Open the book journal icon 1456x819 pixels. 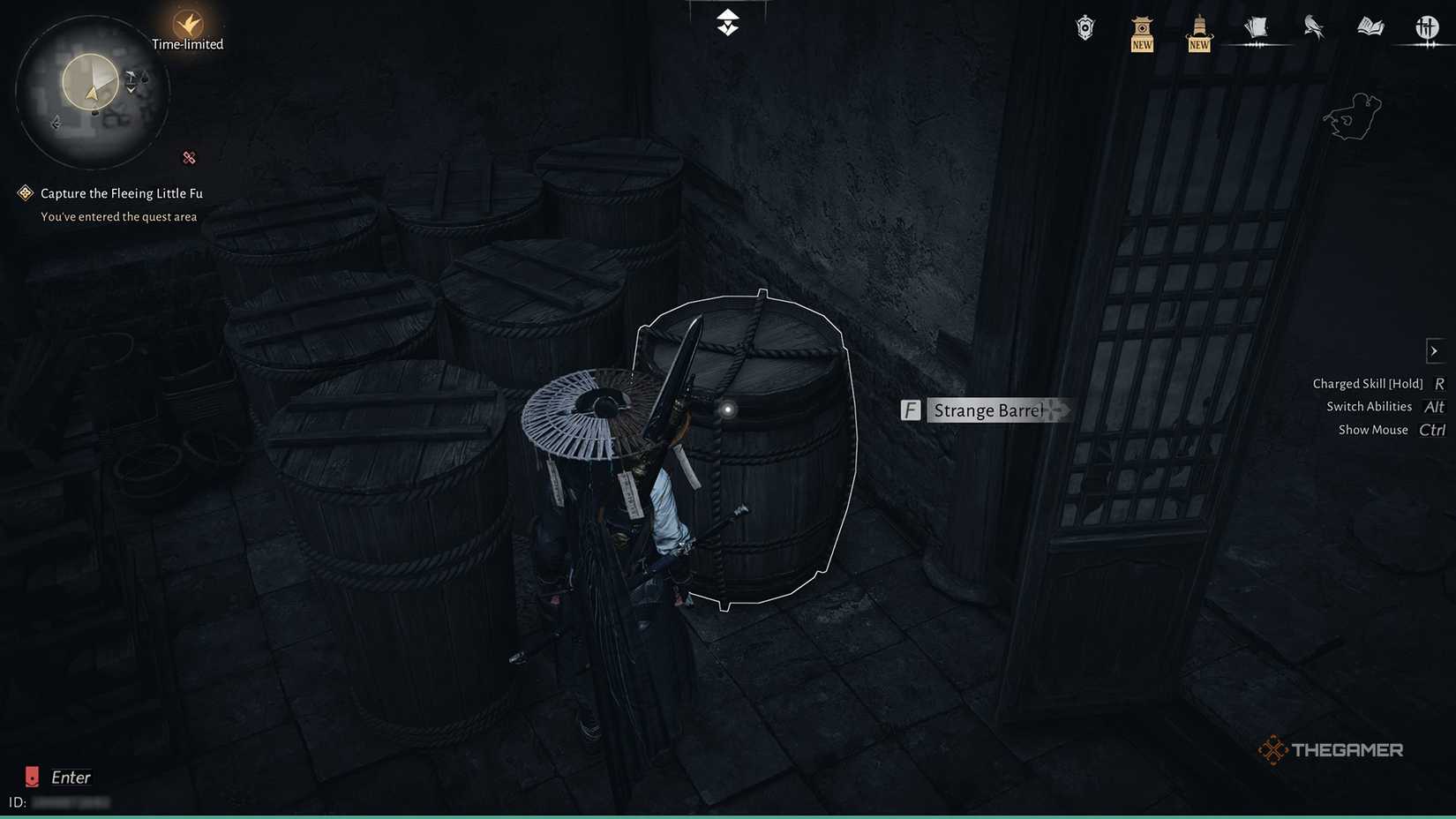tap(1370, 27)
